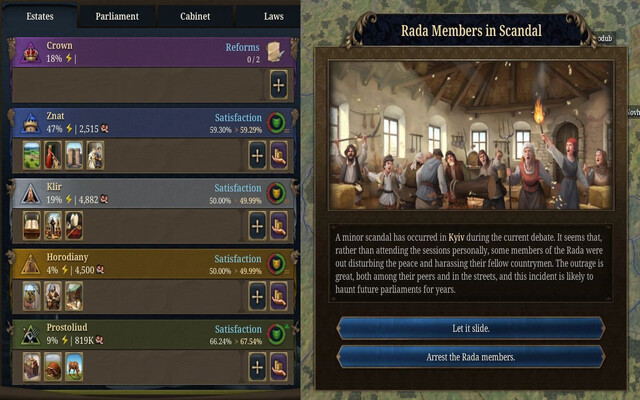Add a privilege to the Crown estate
The image size is (640, 400).
tap(278, 84)
